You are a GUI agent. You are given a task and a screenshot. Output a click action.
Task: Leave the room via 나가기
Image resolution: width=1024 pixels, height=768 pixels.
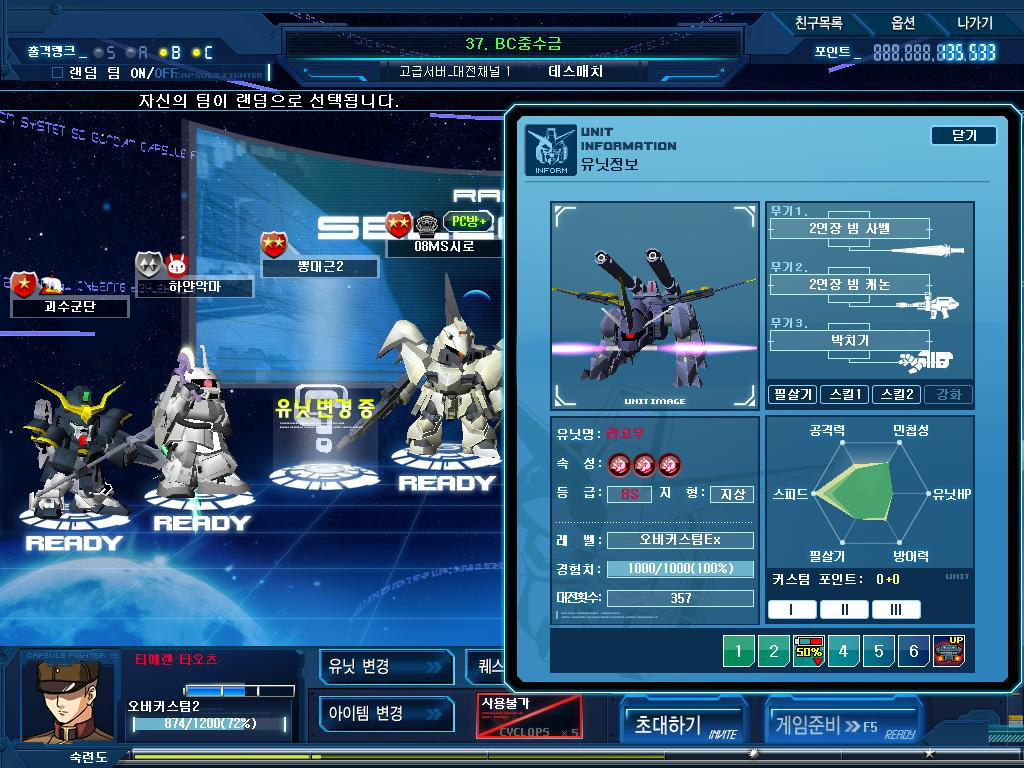pyautogui.click(x=974, y=23)
